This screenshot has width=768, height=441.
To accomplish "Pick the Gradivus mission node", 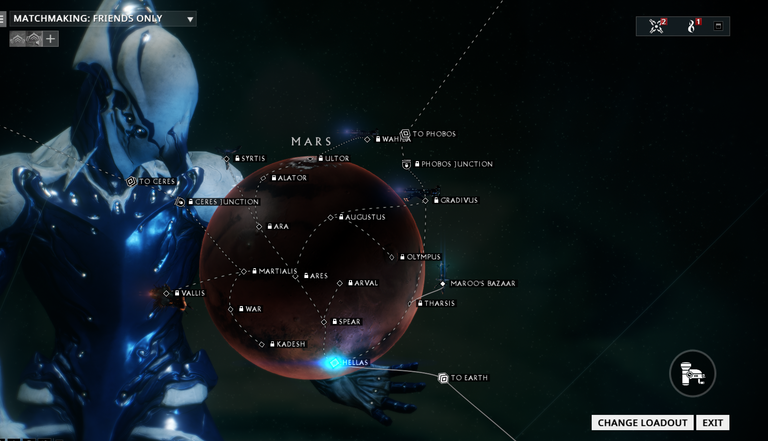I will click(425, 200).
